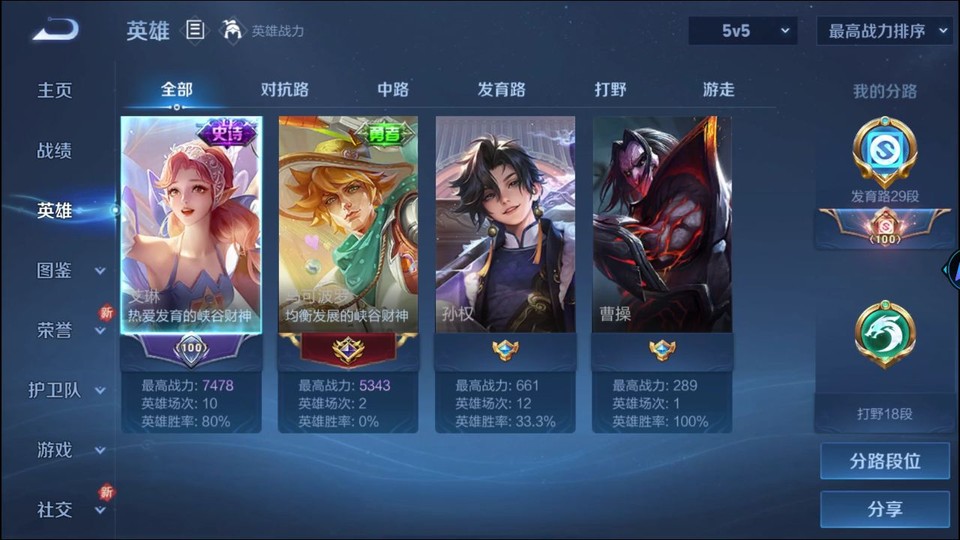960x540 pixels.
Task: Open the 最高战力排序 sort dropdown
Action: [885, 31]
